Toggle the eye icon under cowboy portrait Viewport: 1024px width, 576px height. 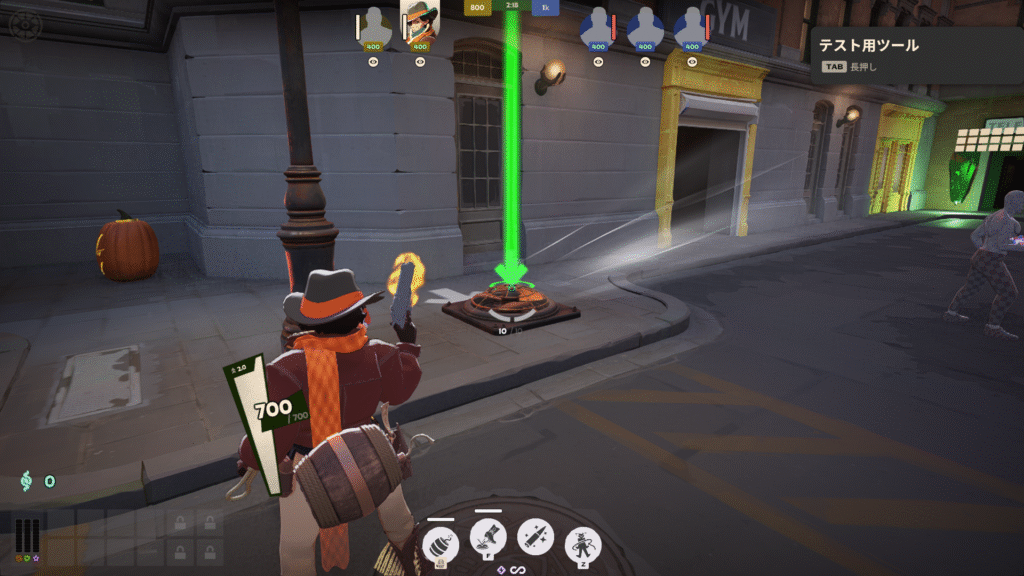pos(420,61)
